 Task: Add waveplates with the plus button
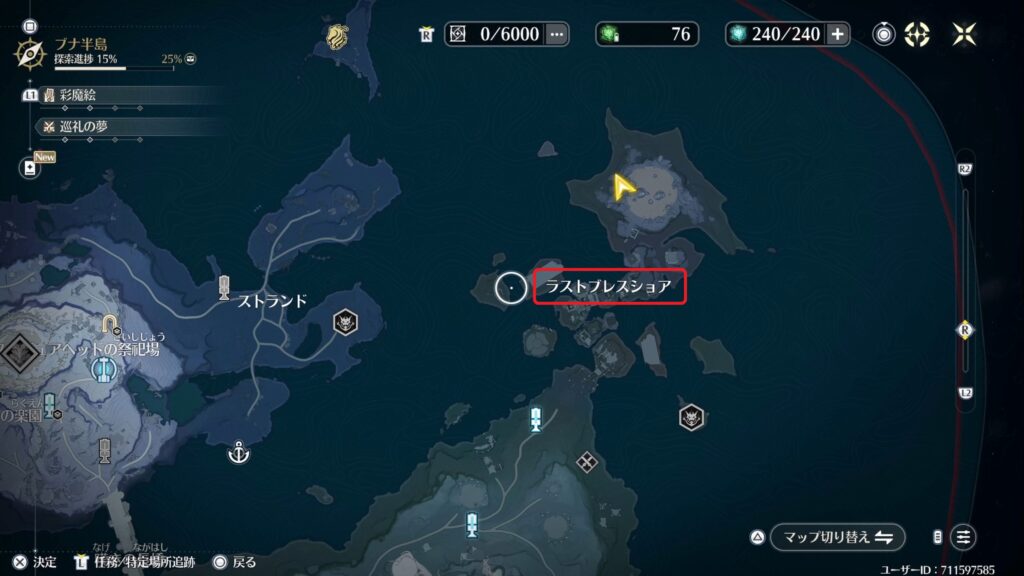click(x=837, y=34)
